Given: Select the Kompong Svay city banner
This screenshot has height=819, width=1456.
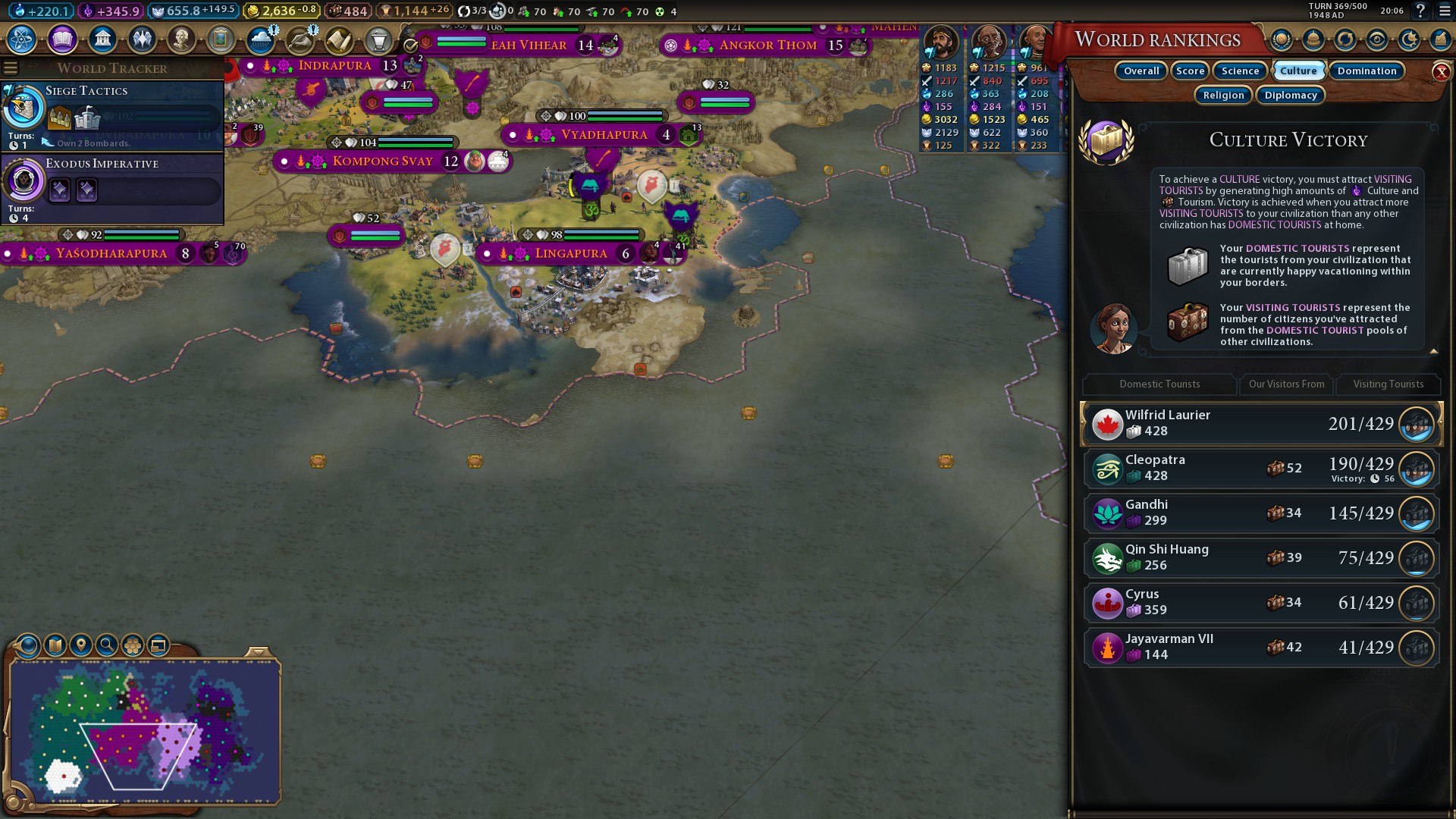Looking at the screenshot, I should pos(383,162).
